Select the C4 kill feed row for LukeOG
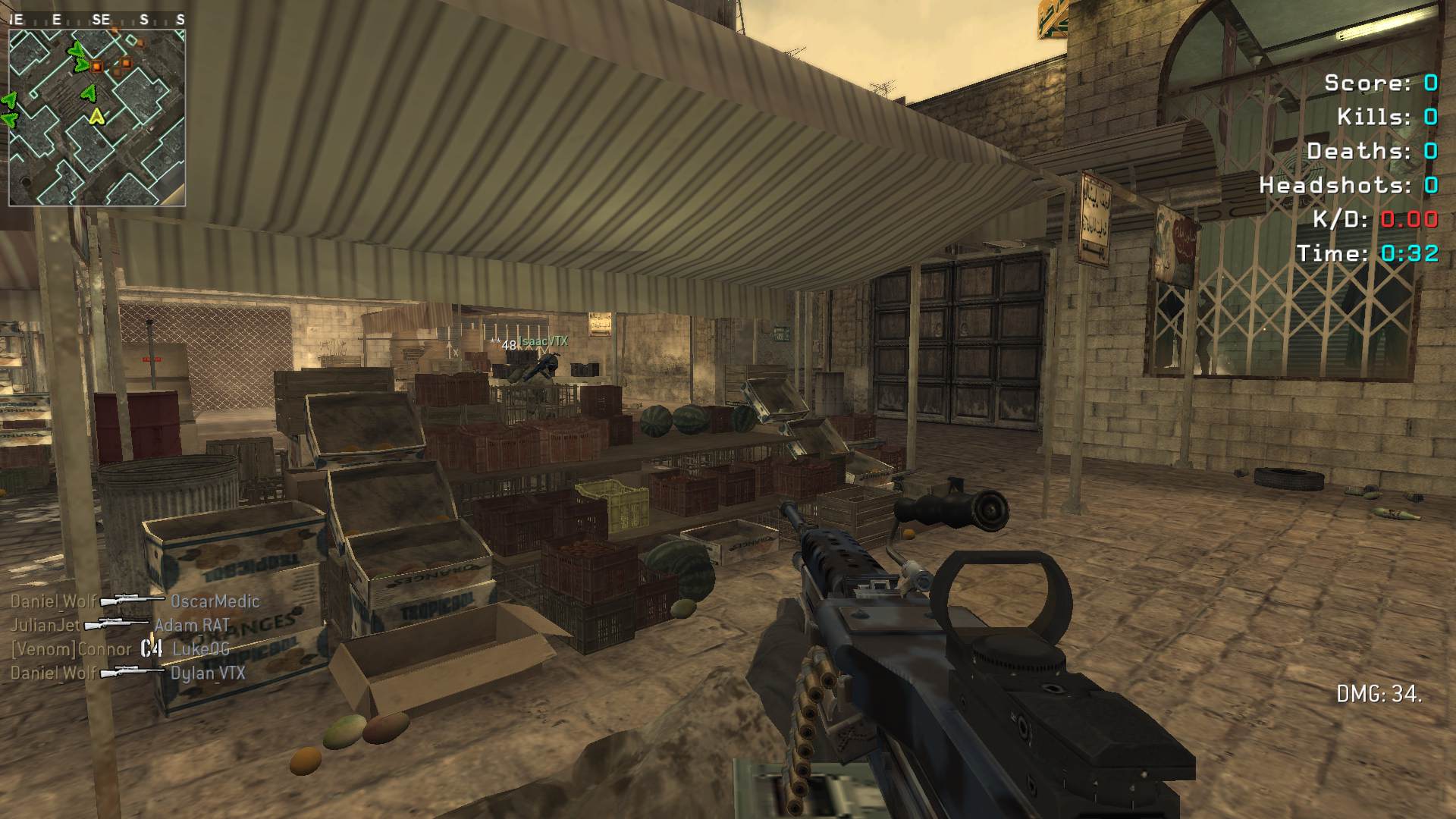The image size is (1456, 819). (x=120, y=649)
